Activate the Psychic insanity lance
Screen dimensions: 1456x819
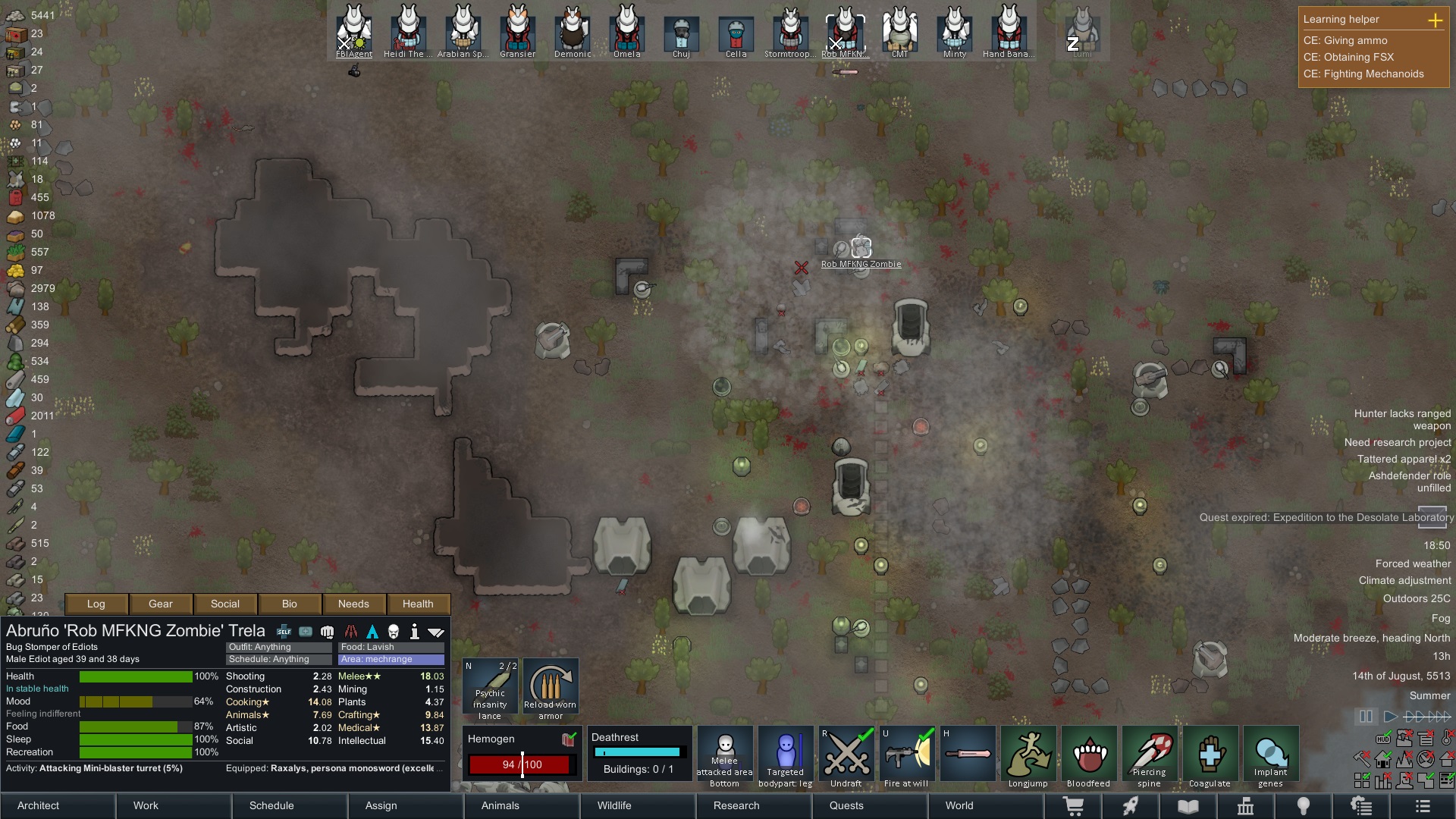coord(490,686)
